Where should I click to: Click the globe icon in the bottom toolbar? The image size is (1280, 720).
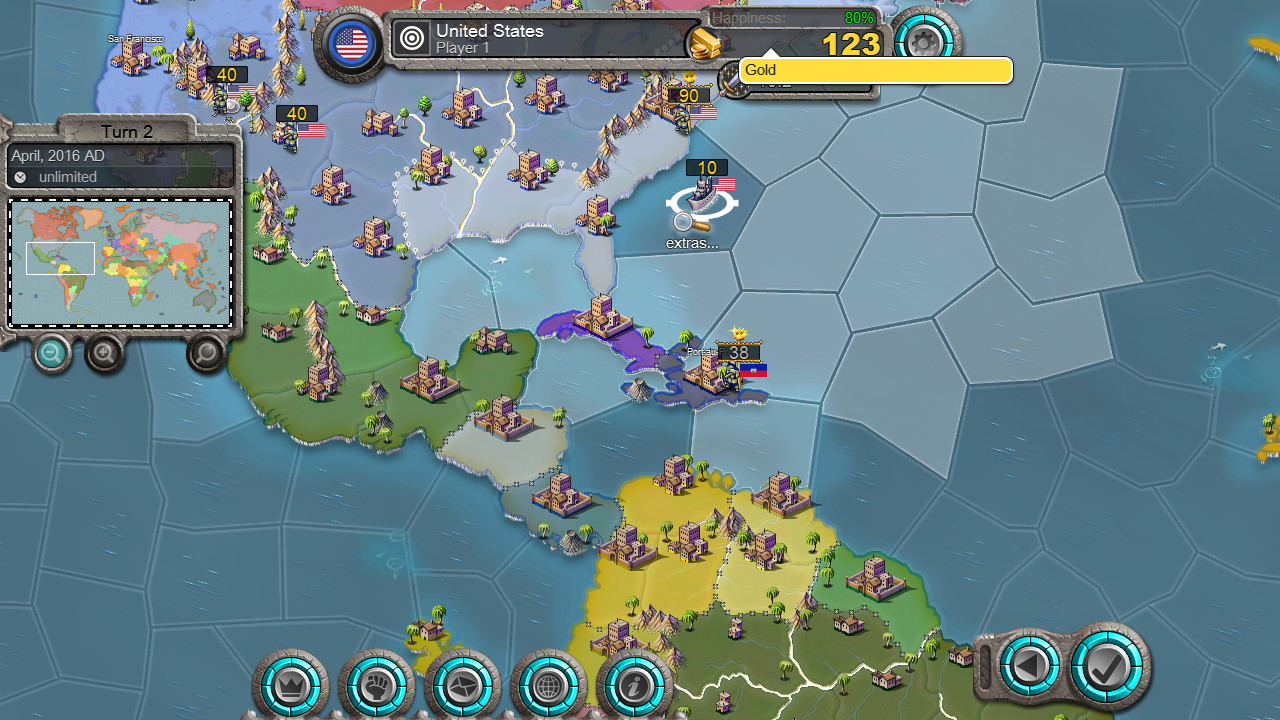click(550, 686)
